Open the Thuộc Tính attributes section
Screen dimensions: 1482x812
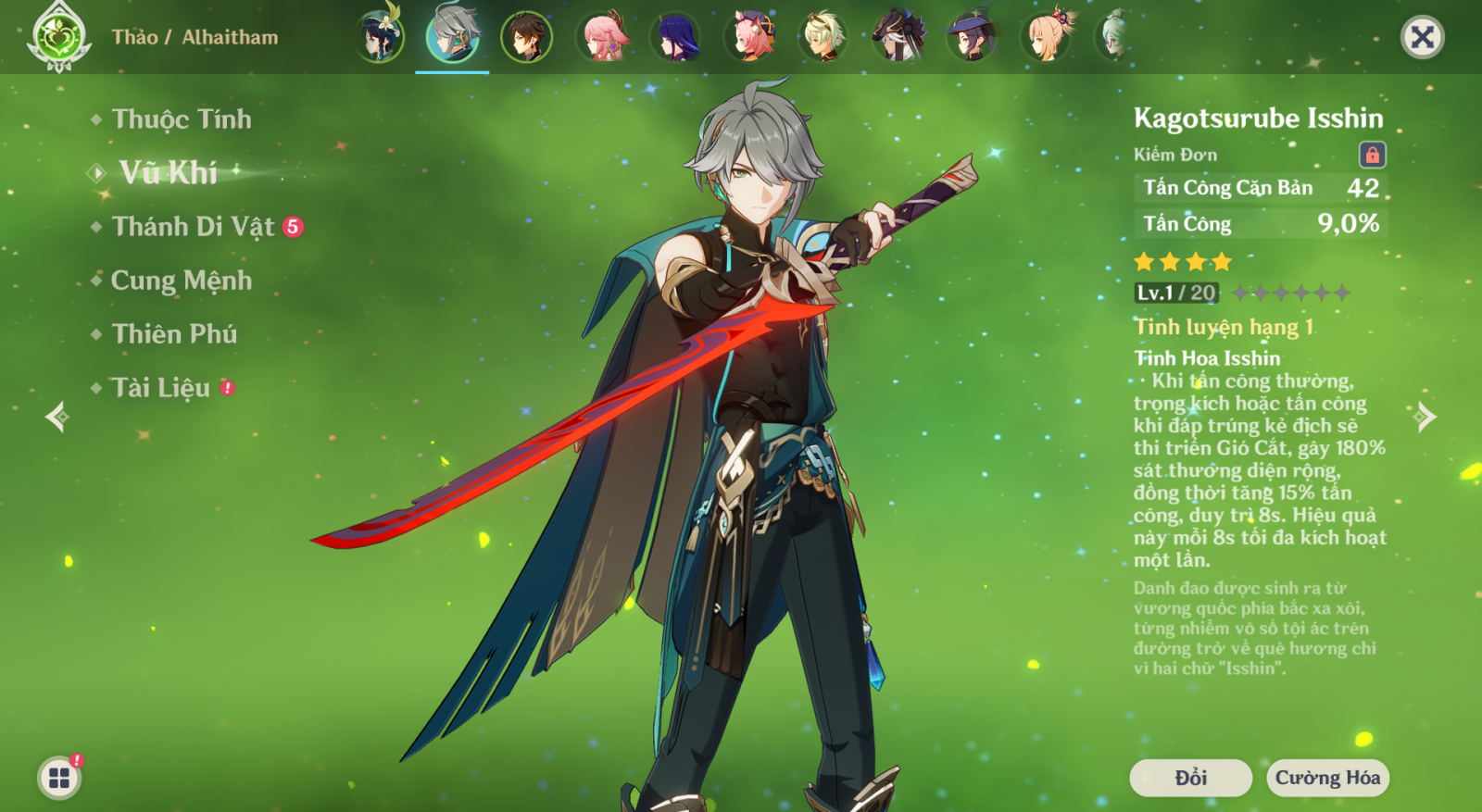pyautogui.click(x=181, y=119)
